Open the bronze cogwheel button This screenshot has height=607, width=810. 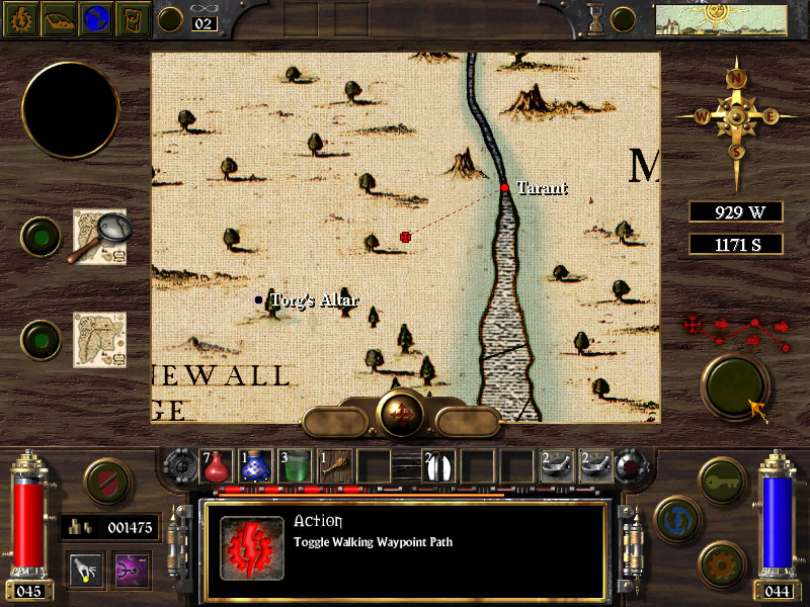click(722, 564)
